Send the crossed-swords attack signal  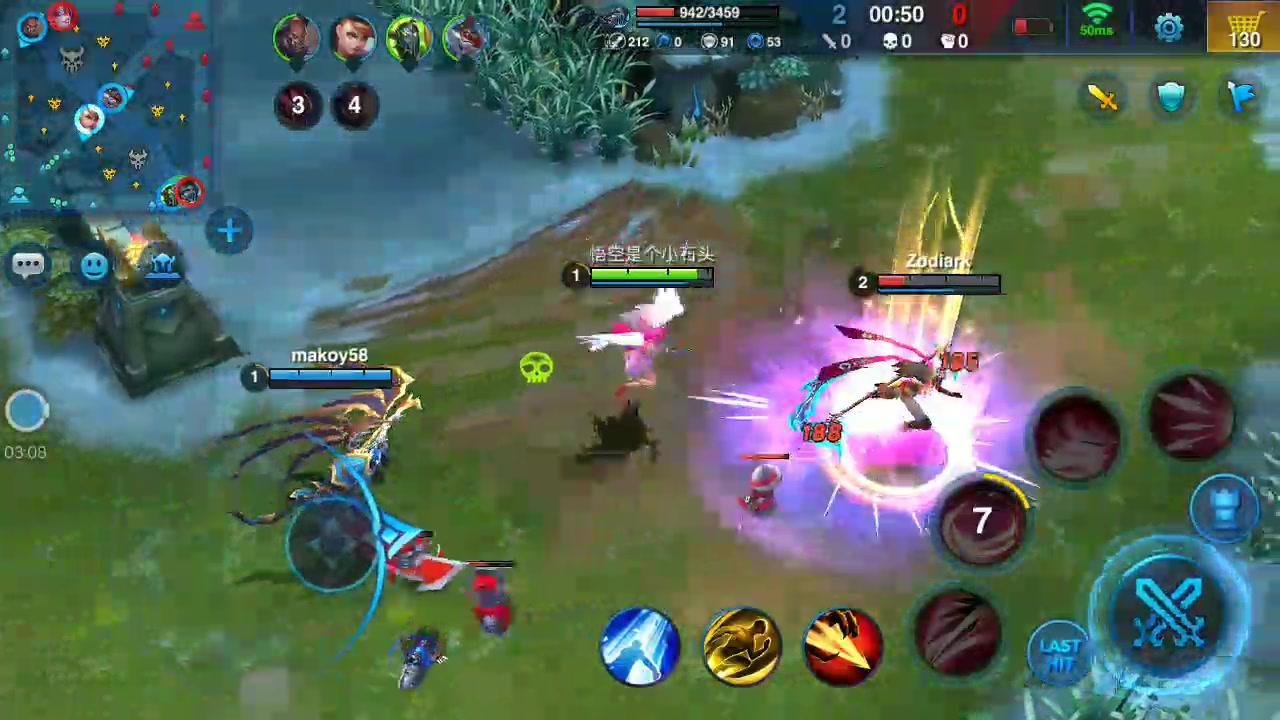[x=1103, y=97]
